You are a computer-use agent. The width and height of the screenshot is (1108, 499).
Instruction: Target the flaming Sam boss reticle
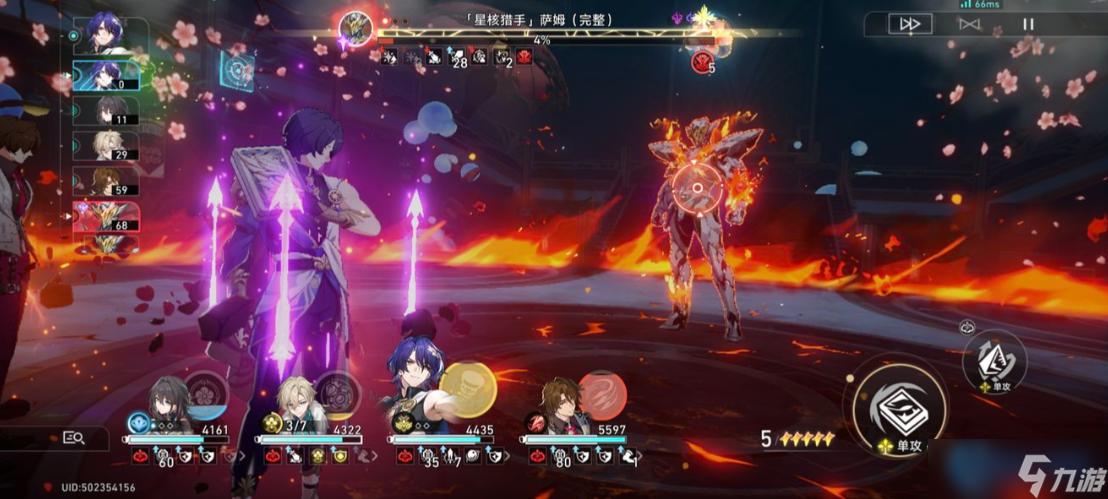(691, 187)
